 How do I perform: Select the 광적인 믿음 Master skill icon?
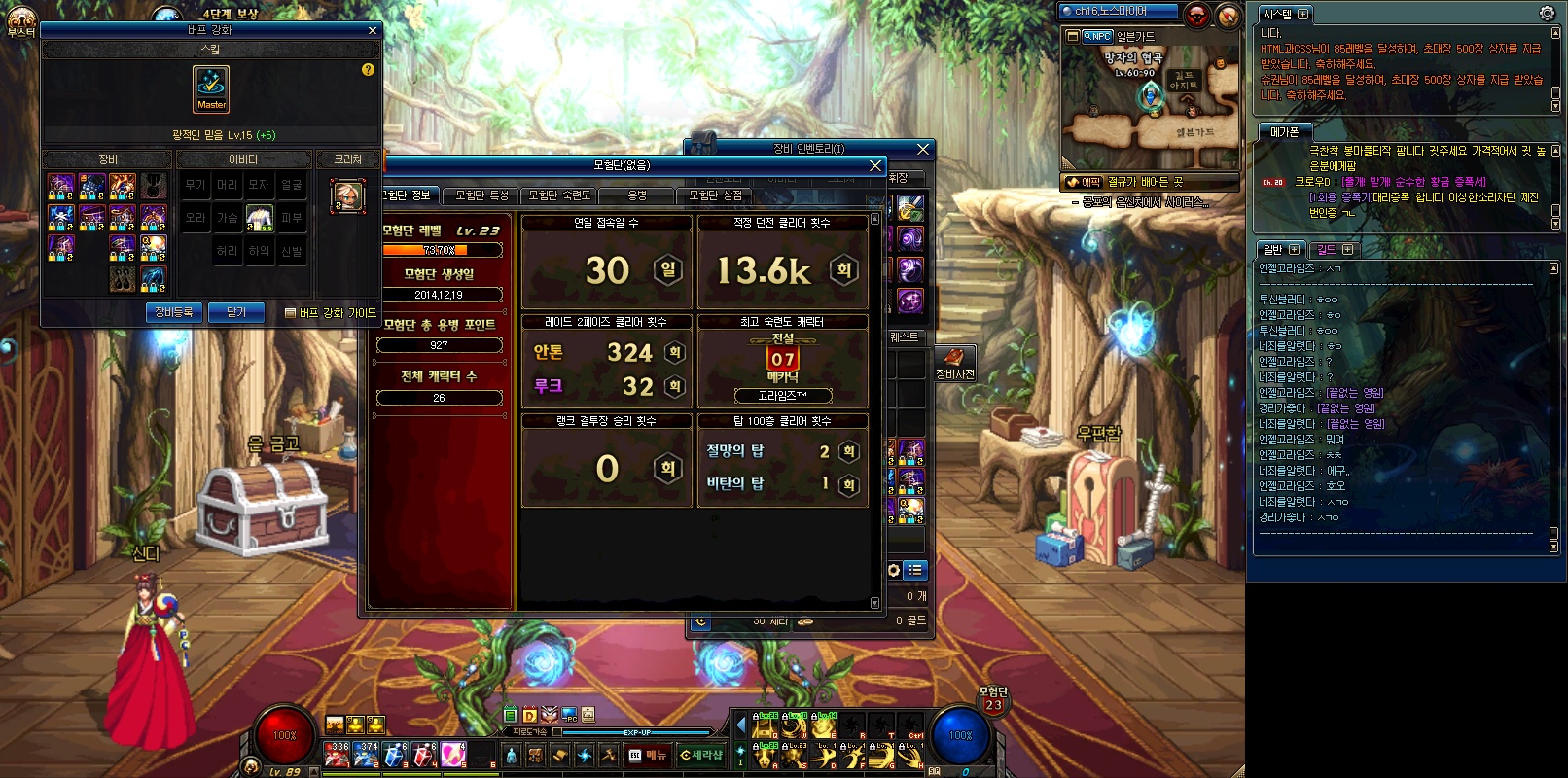coord(211,88)
